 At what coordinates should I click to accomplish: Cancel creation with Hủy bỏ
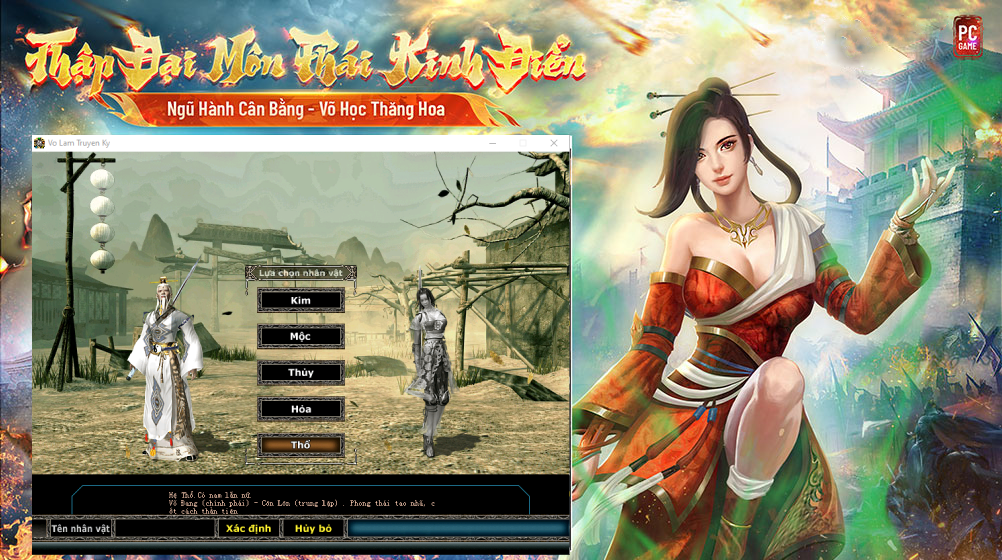pos(313,528)
